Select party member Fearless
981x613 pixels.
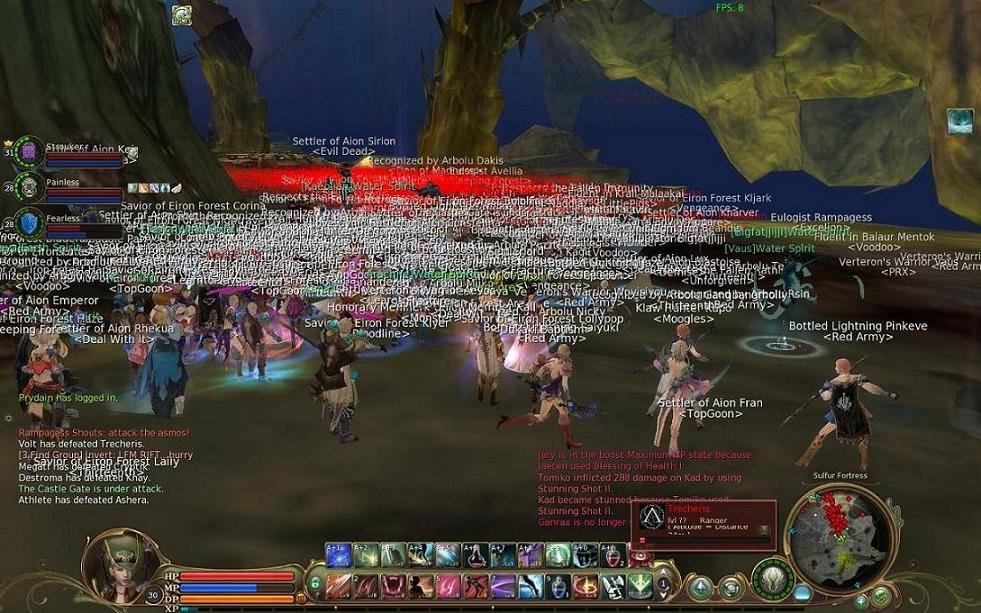pyautogui.click(x=30, y=224)
